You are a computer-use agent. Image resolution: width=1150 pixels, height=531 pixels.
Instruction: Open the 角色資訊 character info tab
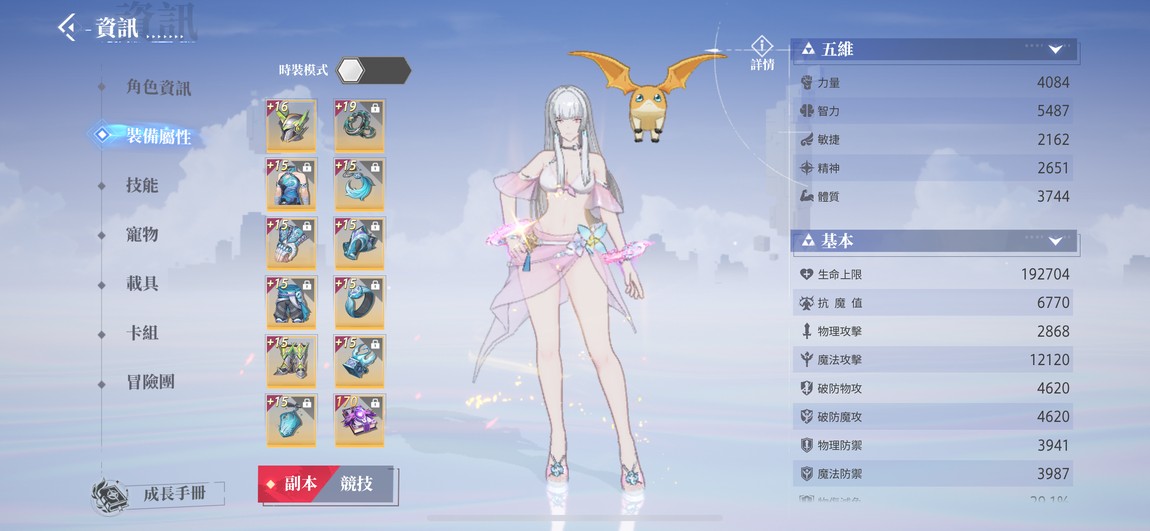tap(158, 88)
